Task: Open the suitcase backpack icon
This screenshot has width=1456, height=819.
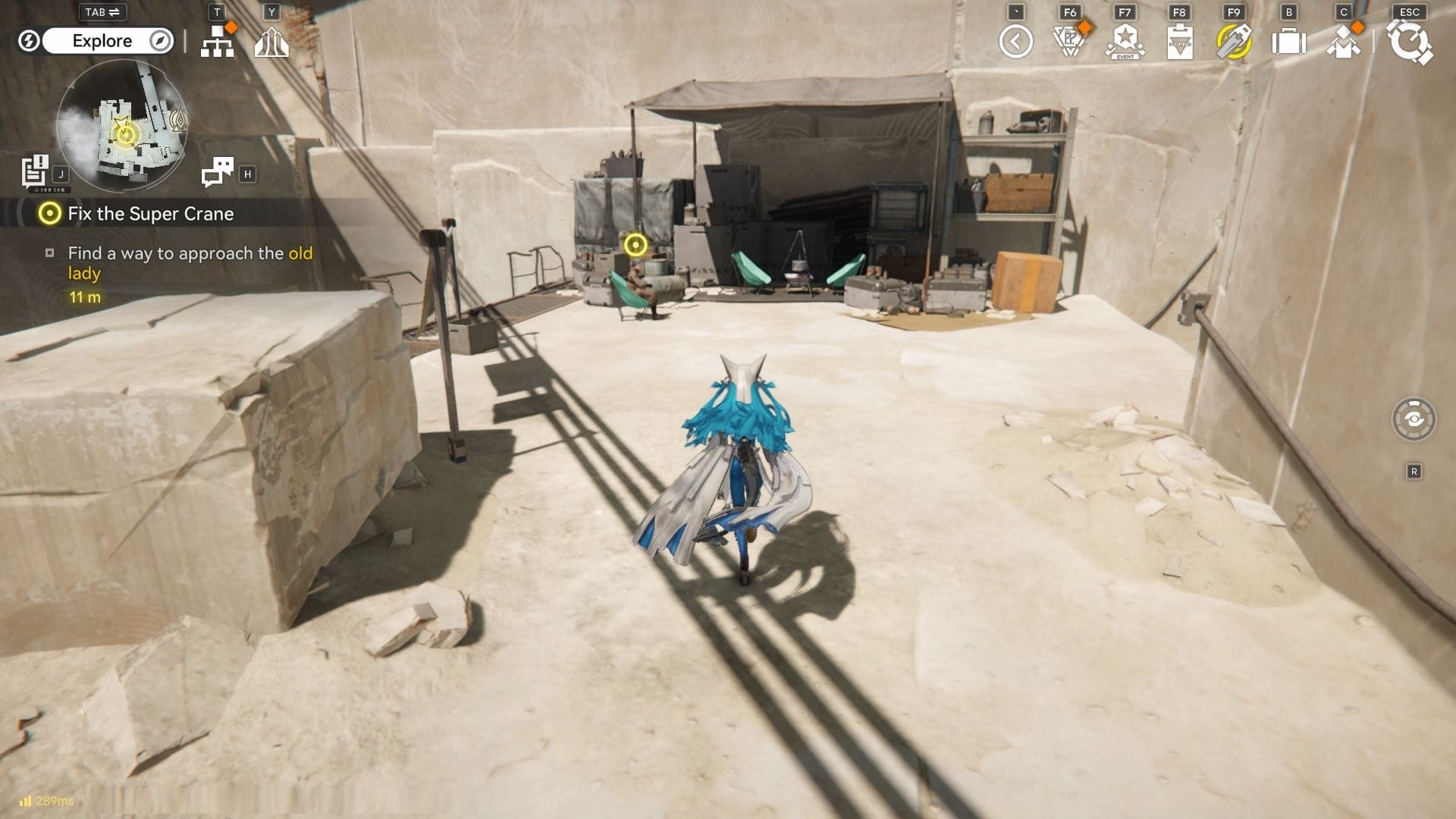Action: 1288,42
